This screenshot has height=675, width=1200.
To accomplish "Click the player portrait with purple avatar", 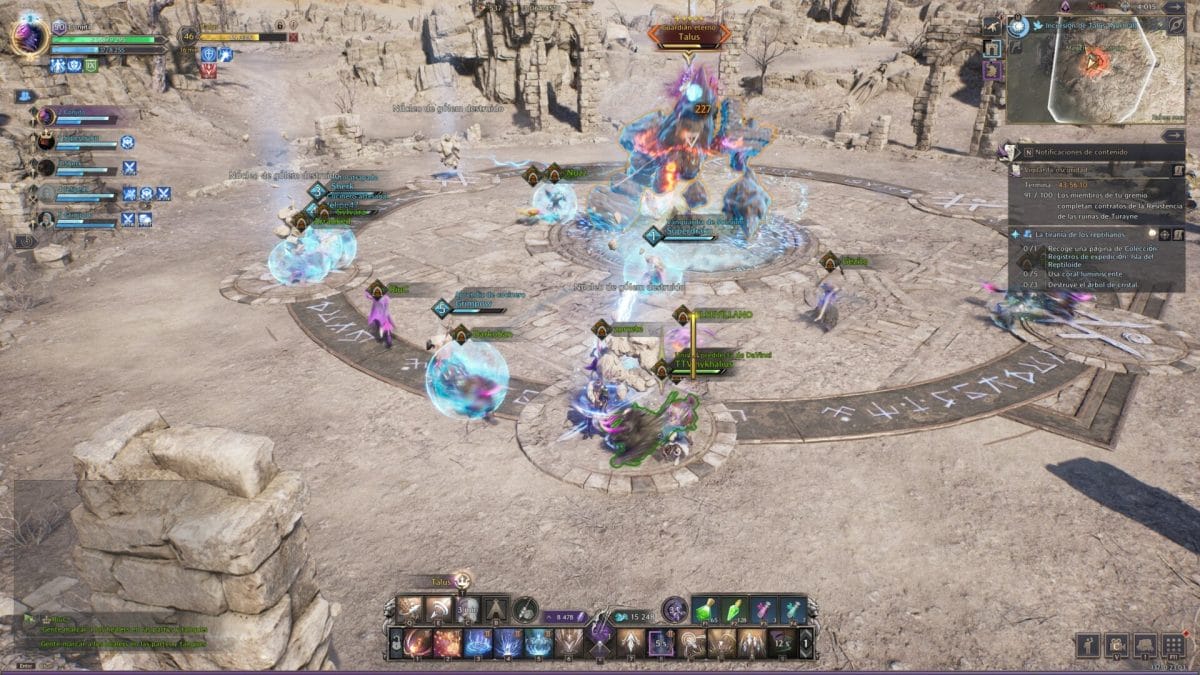I will pos(29,37).
